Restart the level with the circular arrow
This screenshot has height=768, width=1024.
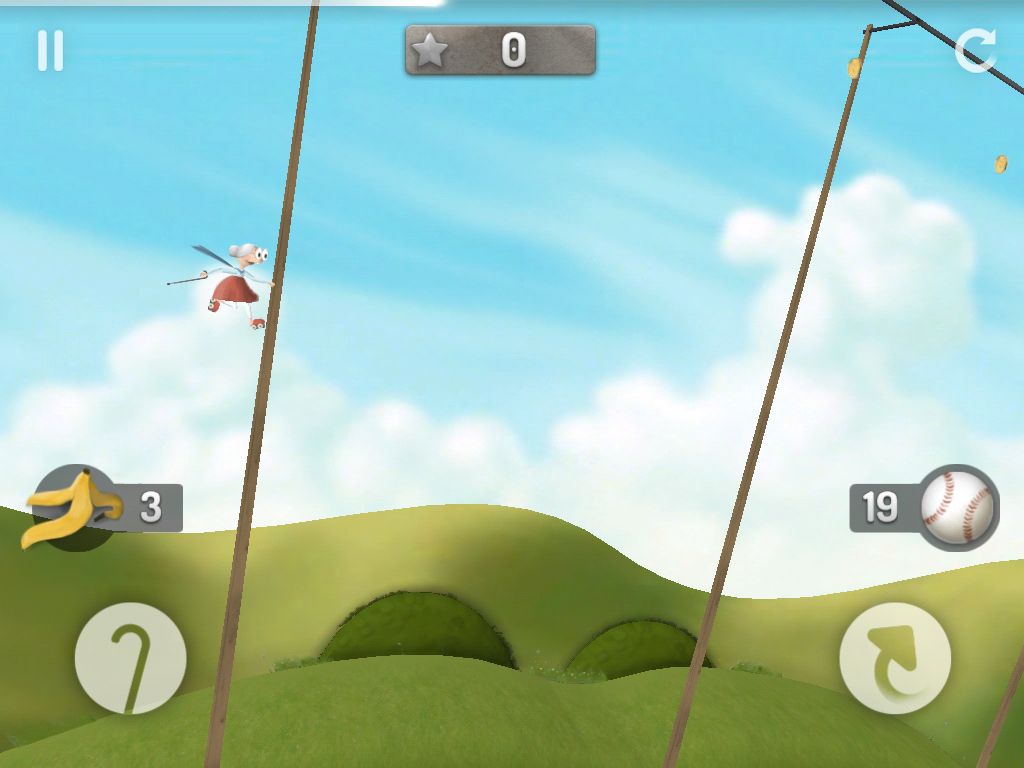[x=974, y=50]
